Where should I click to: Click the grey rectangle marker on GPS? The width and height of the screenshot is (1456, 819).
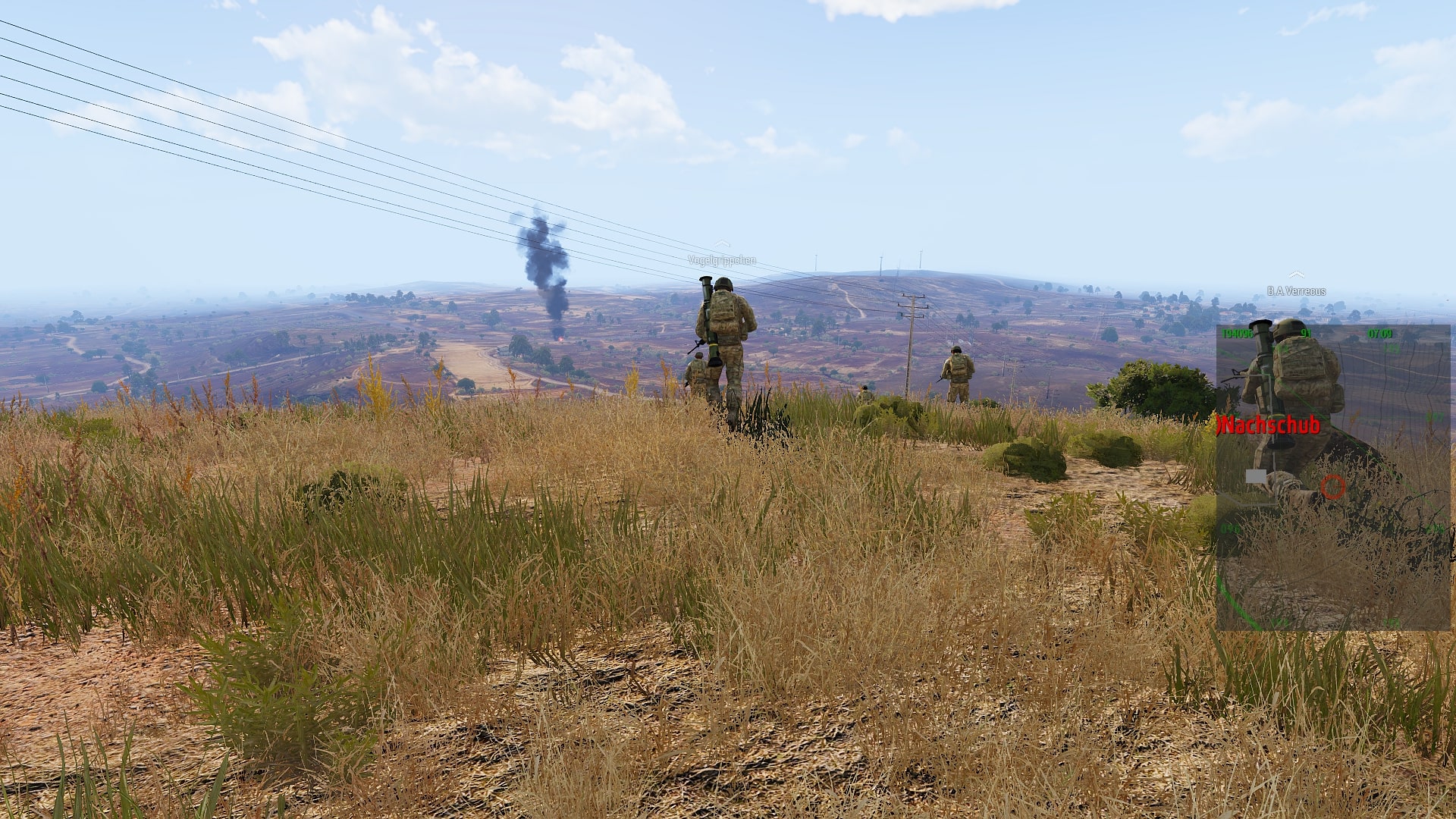coord(1256,476)
